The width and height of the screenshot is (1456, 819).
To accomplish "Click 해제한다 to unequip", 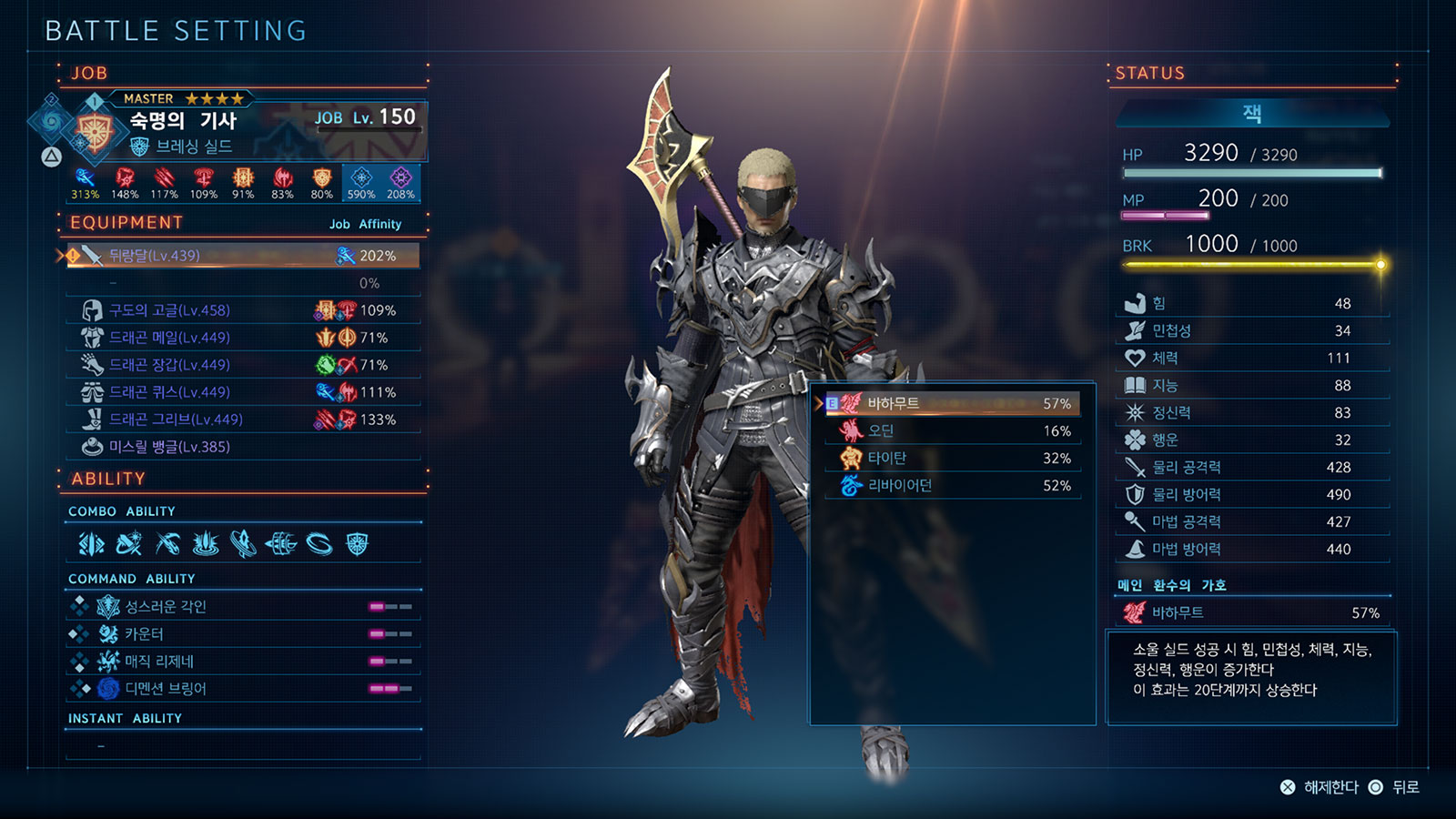I will coord(1320,787).
